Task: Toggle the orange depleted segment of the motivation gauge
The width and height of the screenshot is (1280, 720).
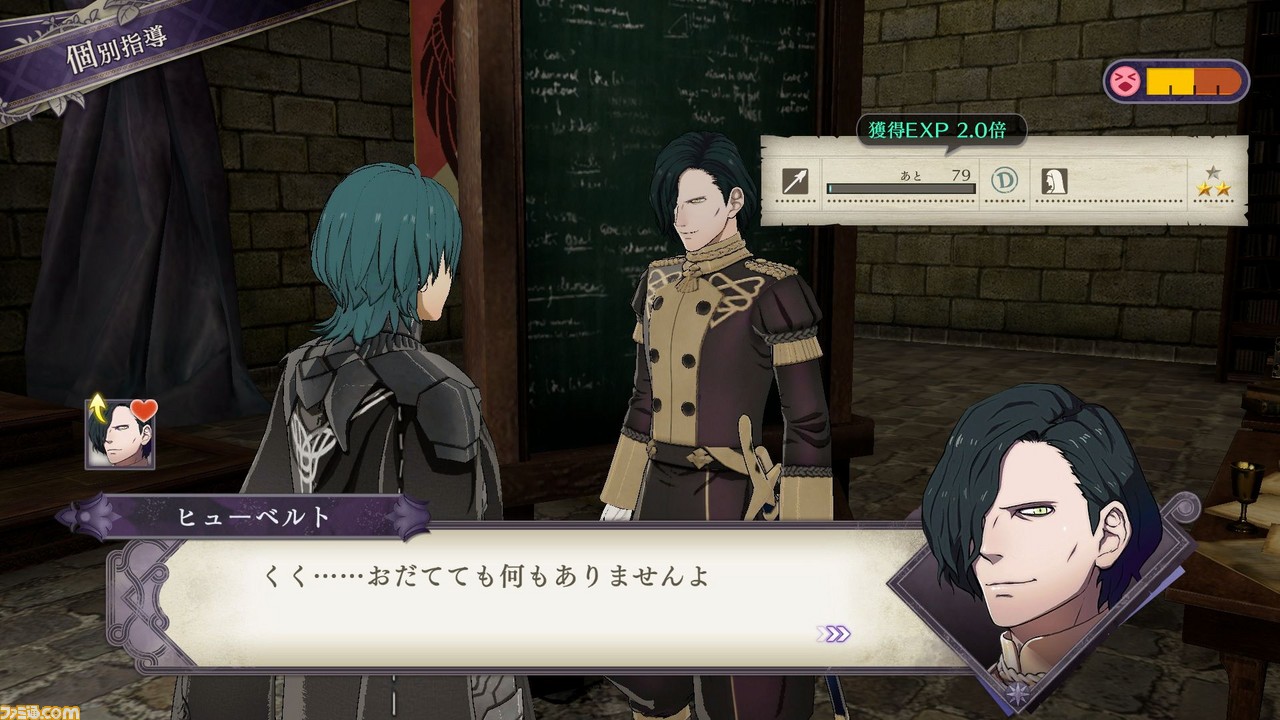Action: [x=1216, y=81]
